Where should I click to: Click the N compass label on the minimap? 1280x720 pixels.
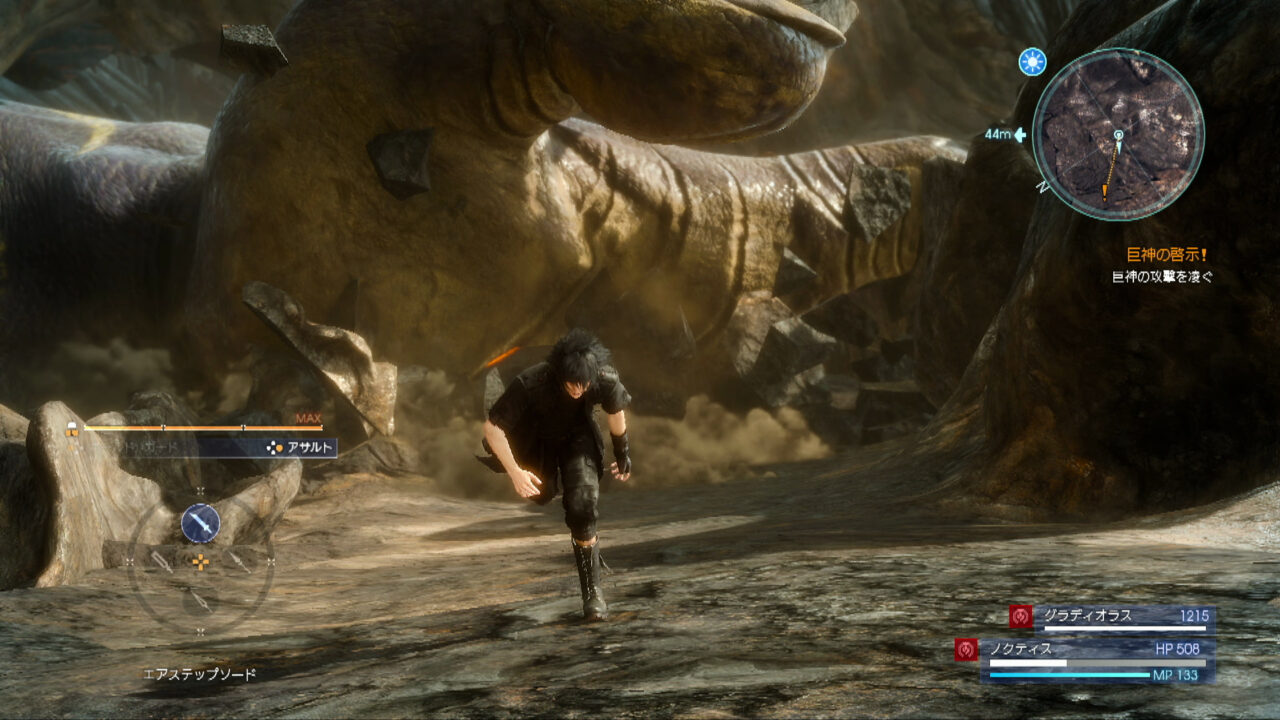(1041, 188)
